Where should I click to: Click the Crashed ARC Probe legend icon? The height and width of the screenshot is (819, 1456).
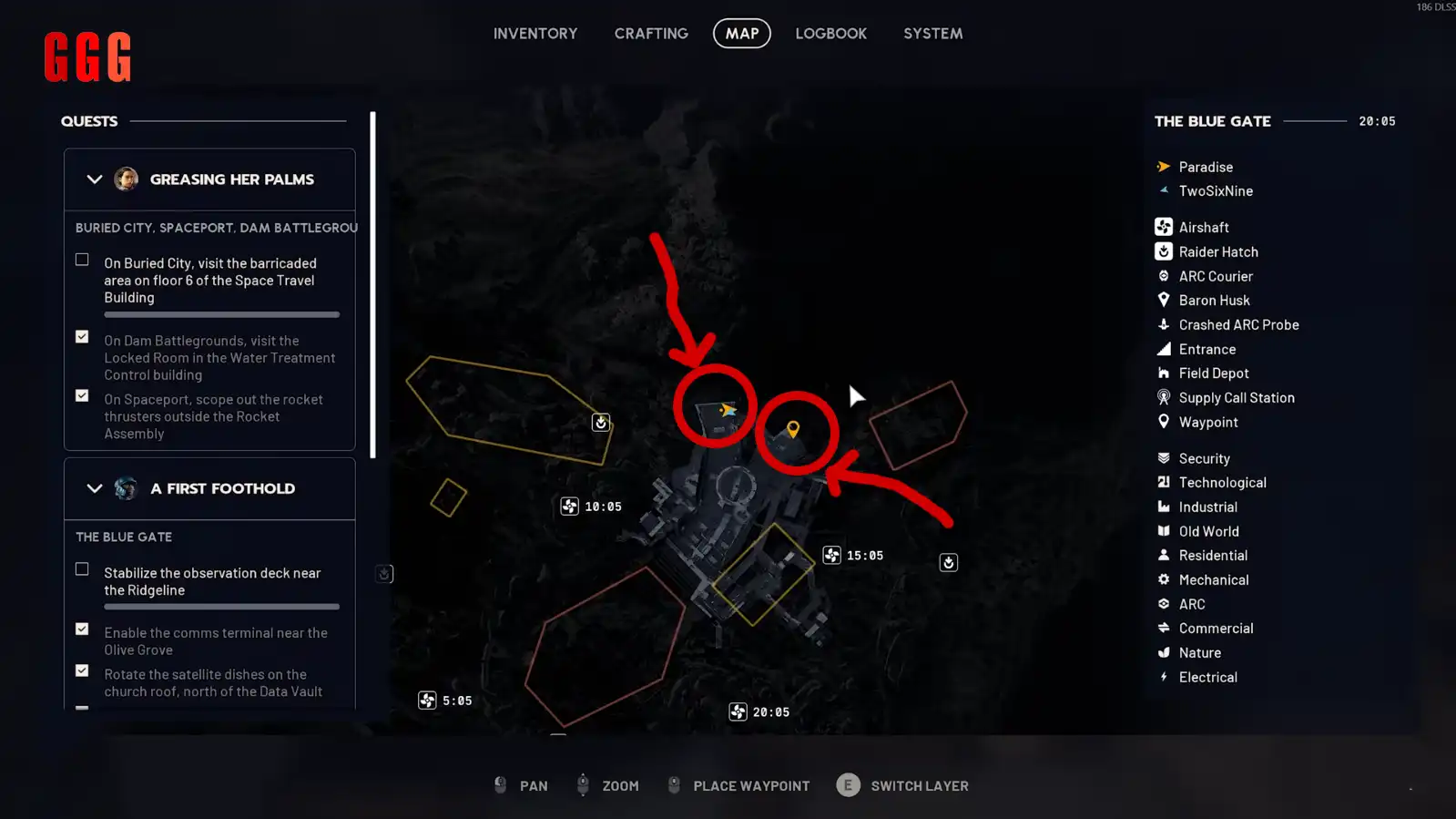tap(1164, 324)
